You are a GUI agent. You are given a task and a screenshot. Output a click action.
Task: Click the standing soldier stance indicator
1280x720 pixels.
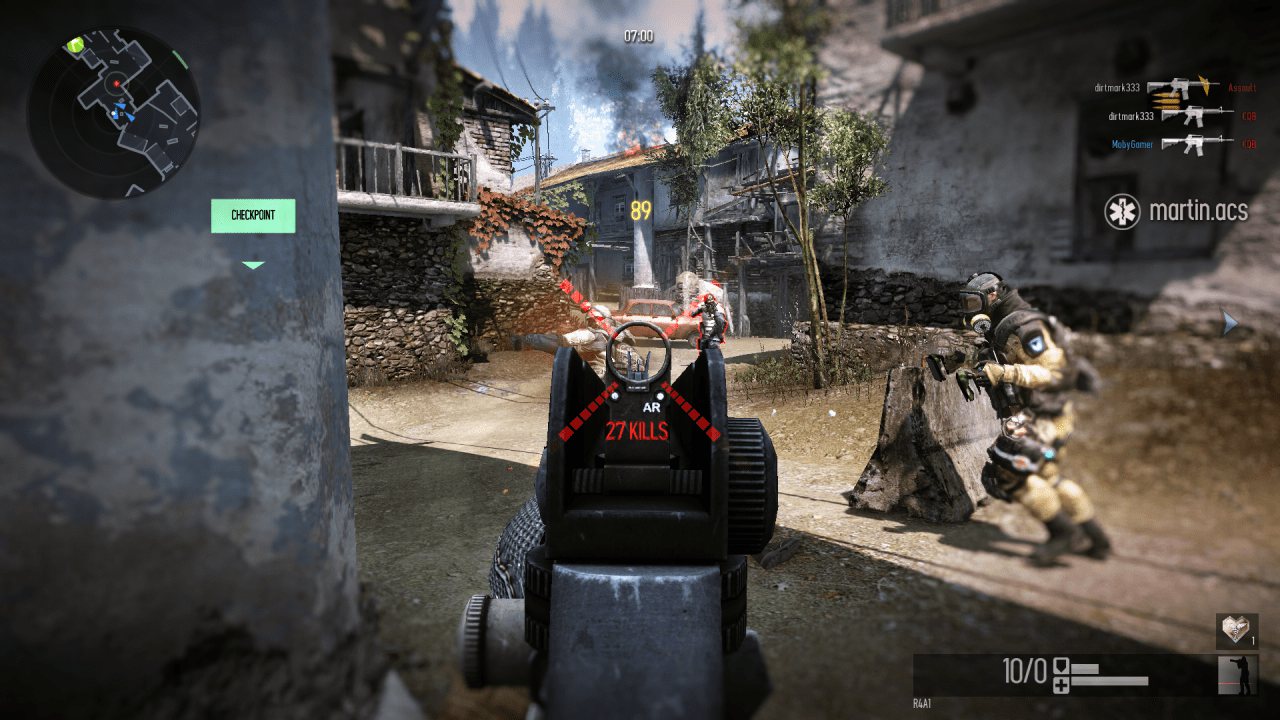point(1238,675)
